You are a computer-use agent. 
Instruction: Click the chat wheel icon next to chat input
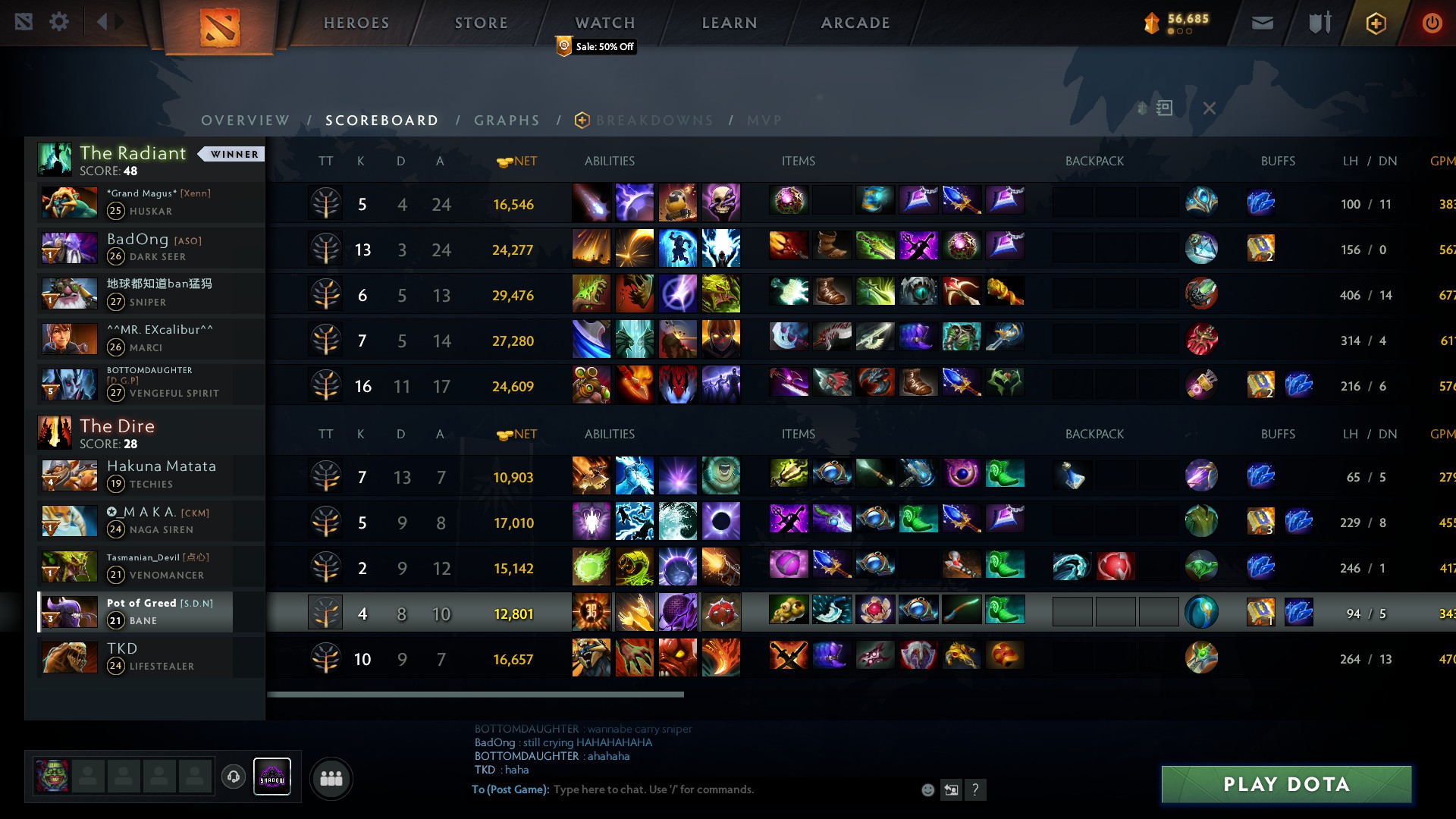[x=951, y=789]
